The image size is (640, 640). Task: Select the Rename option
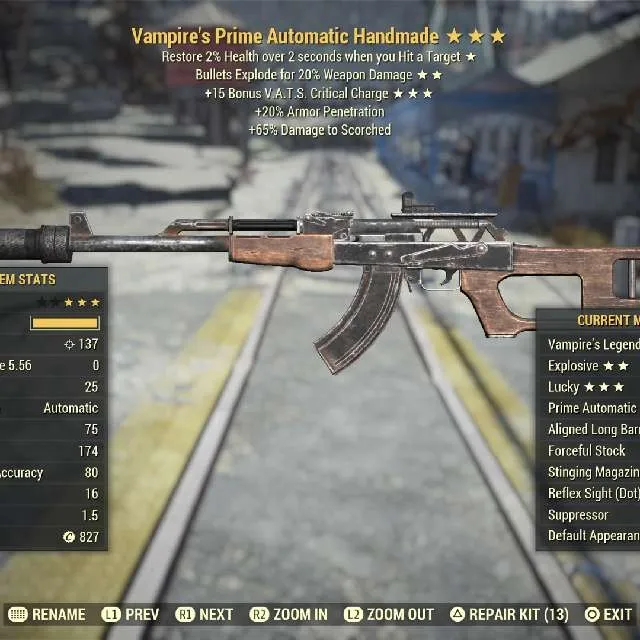coord(47,614)
